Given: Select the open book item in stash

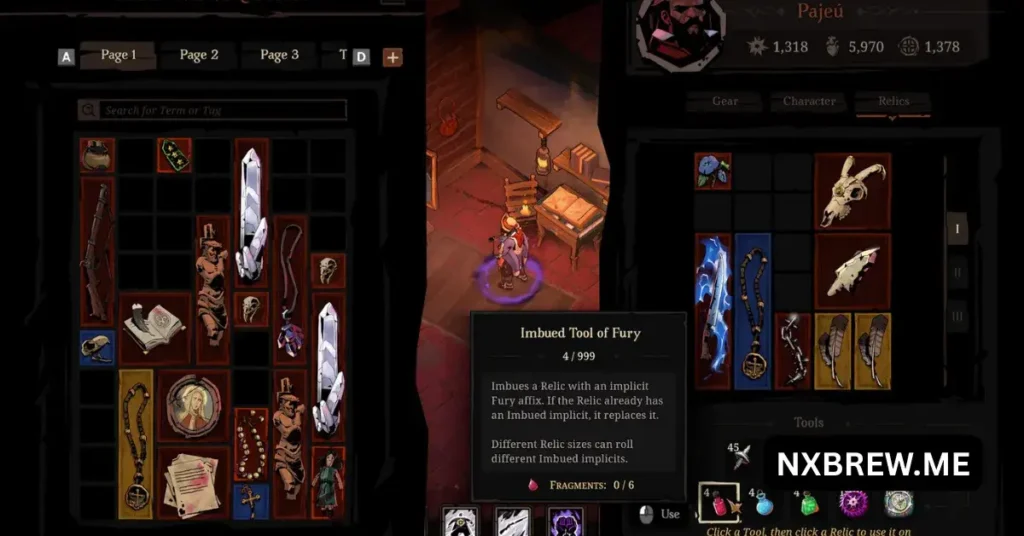Looking at the screenshot, I should (x=153, y=327).
